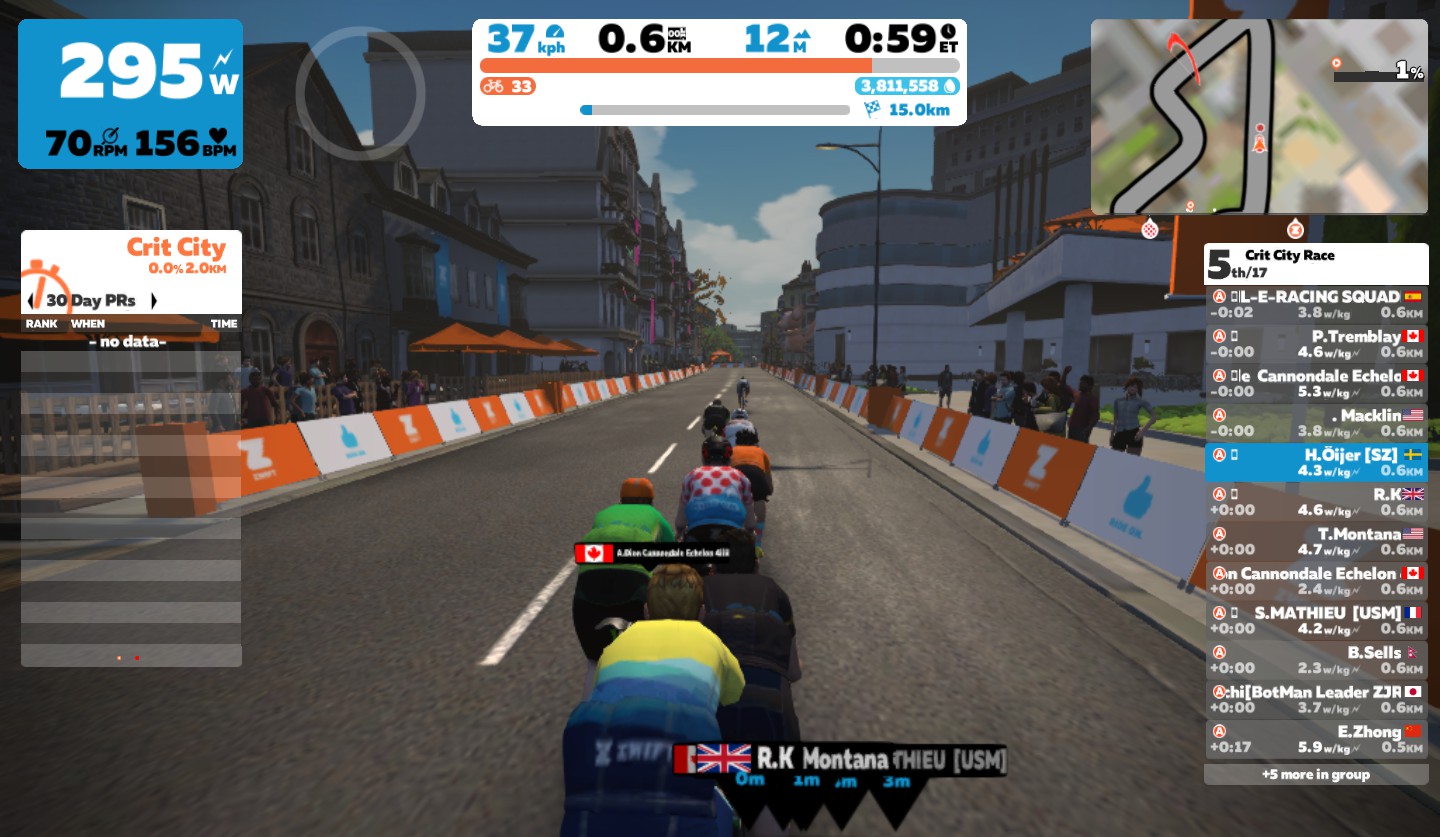Screen dimensions: 1440x837
Task: Choose B.Sells in the rider list
Action: pos(1315,660)
